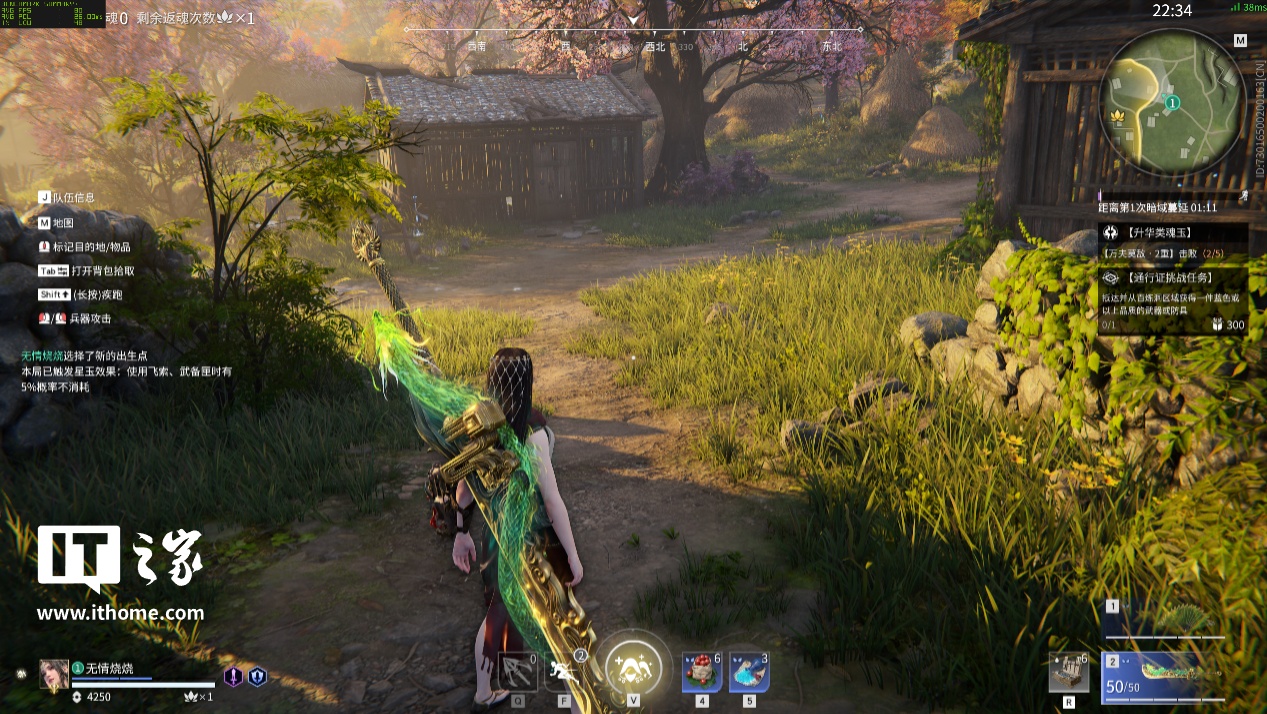The image size is (1267, 714).
Task: Click the compass bar heading indicator
Action: click(x=633, y=20)
